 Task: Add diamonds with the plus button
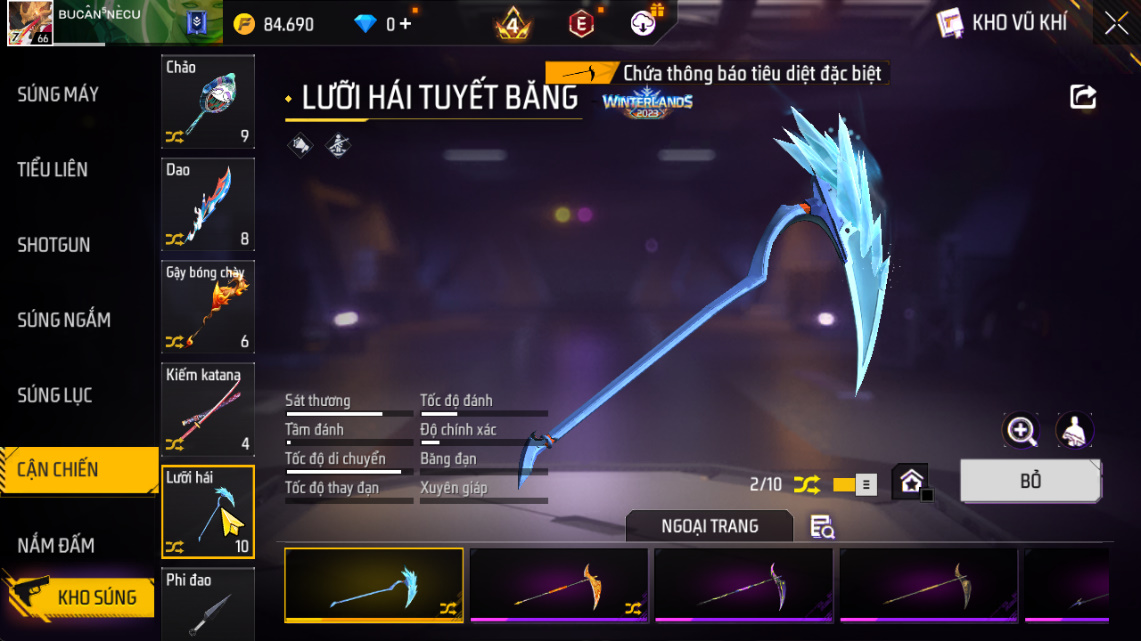click(405, 23)
